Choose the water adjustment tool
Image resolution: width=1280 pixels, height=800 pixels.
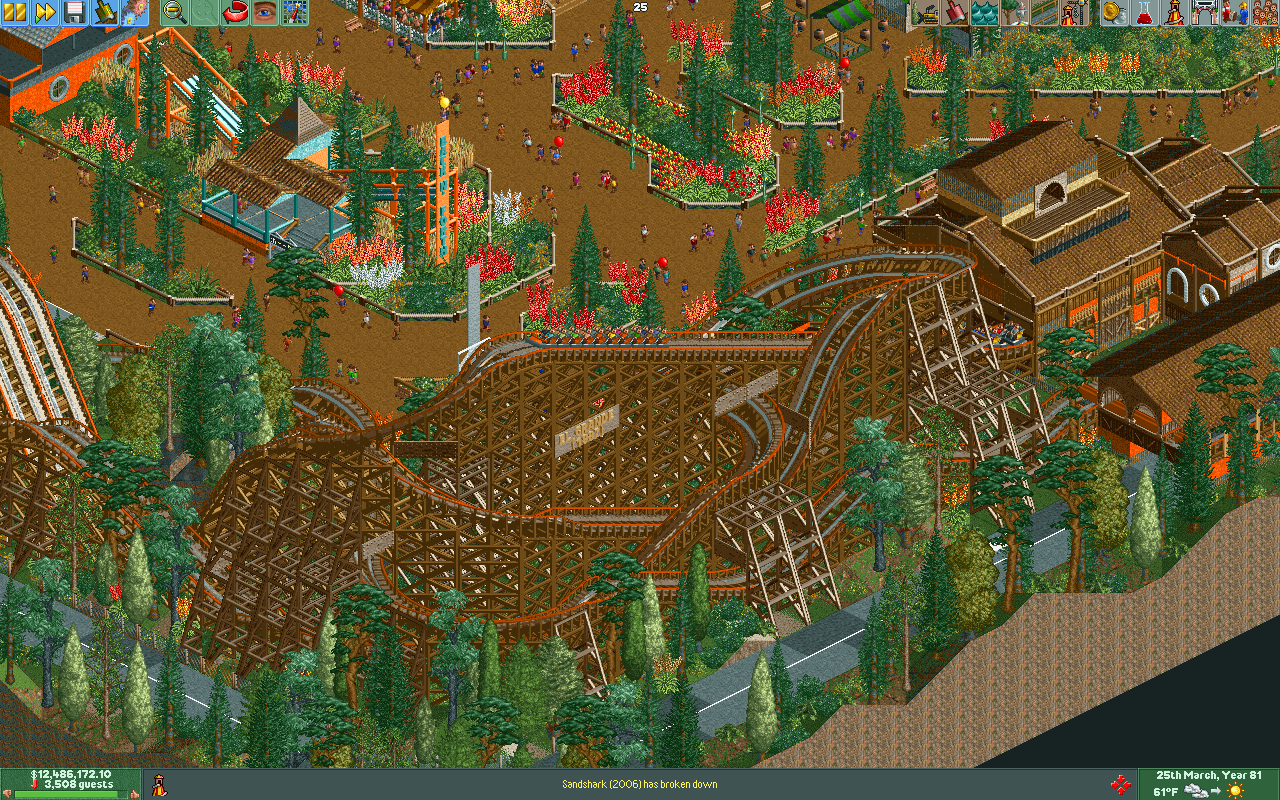coord(984,12)
